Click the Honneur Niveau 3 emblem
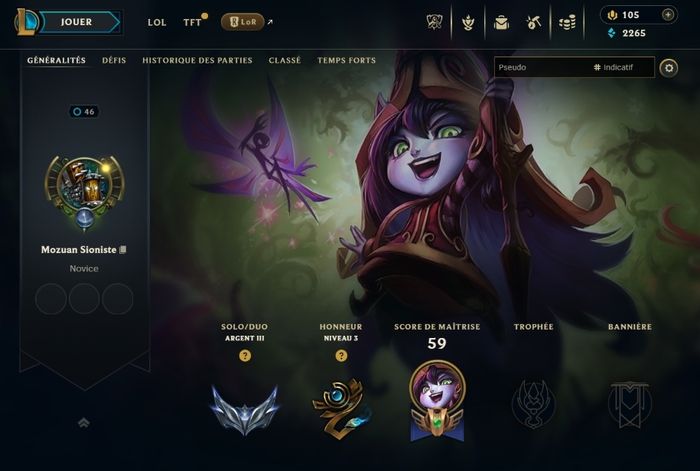Screen dimensions: 700x471 click(x=341, y=409)
